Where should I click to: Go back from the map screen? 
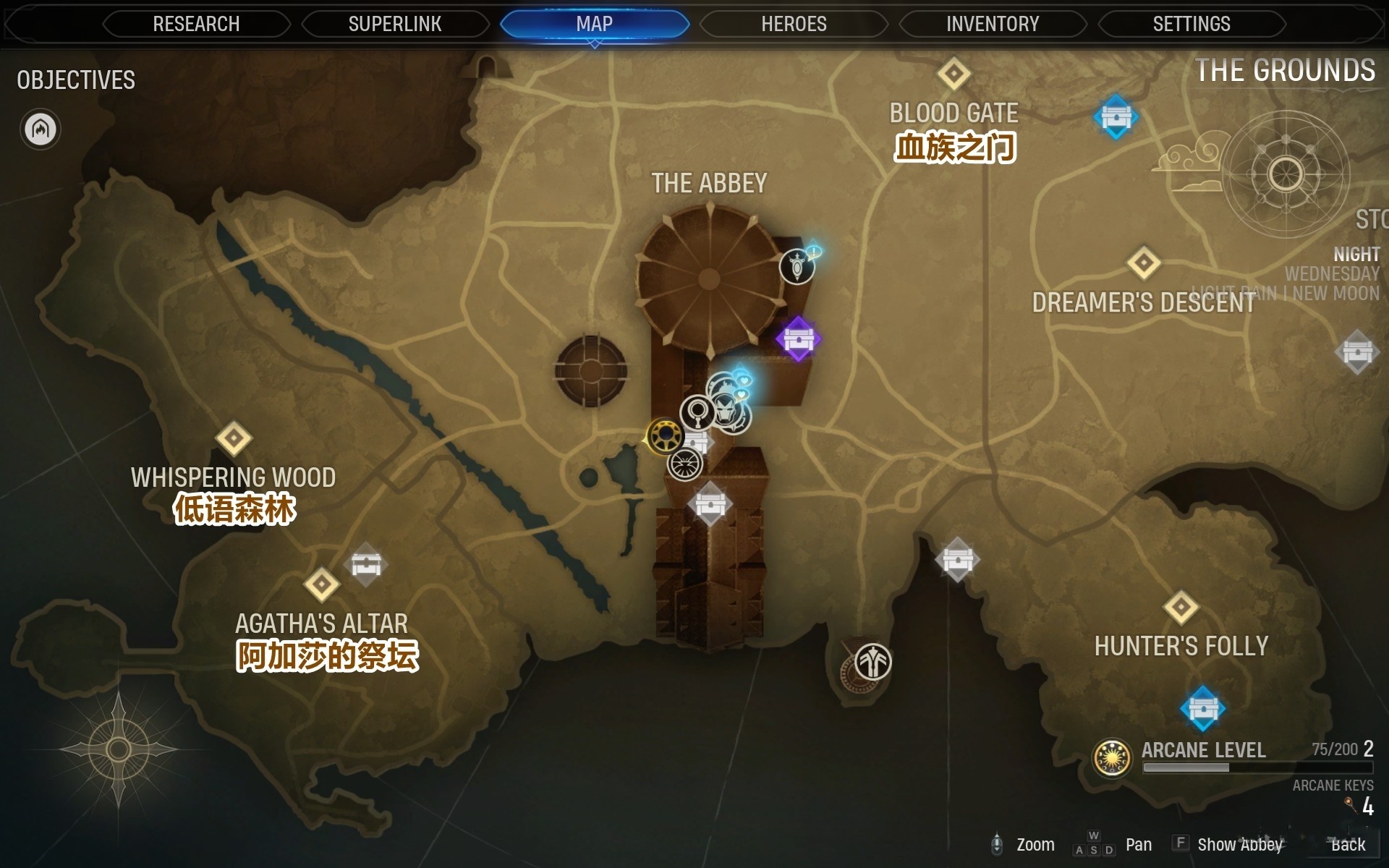click(1348, 844)
